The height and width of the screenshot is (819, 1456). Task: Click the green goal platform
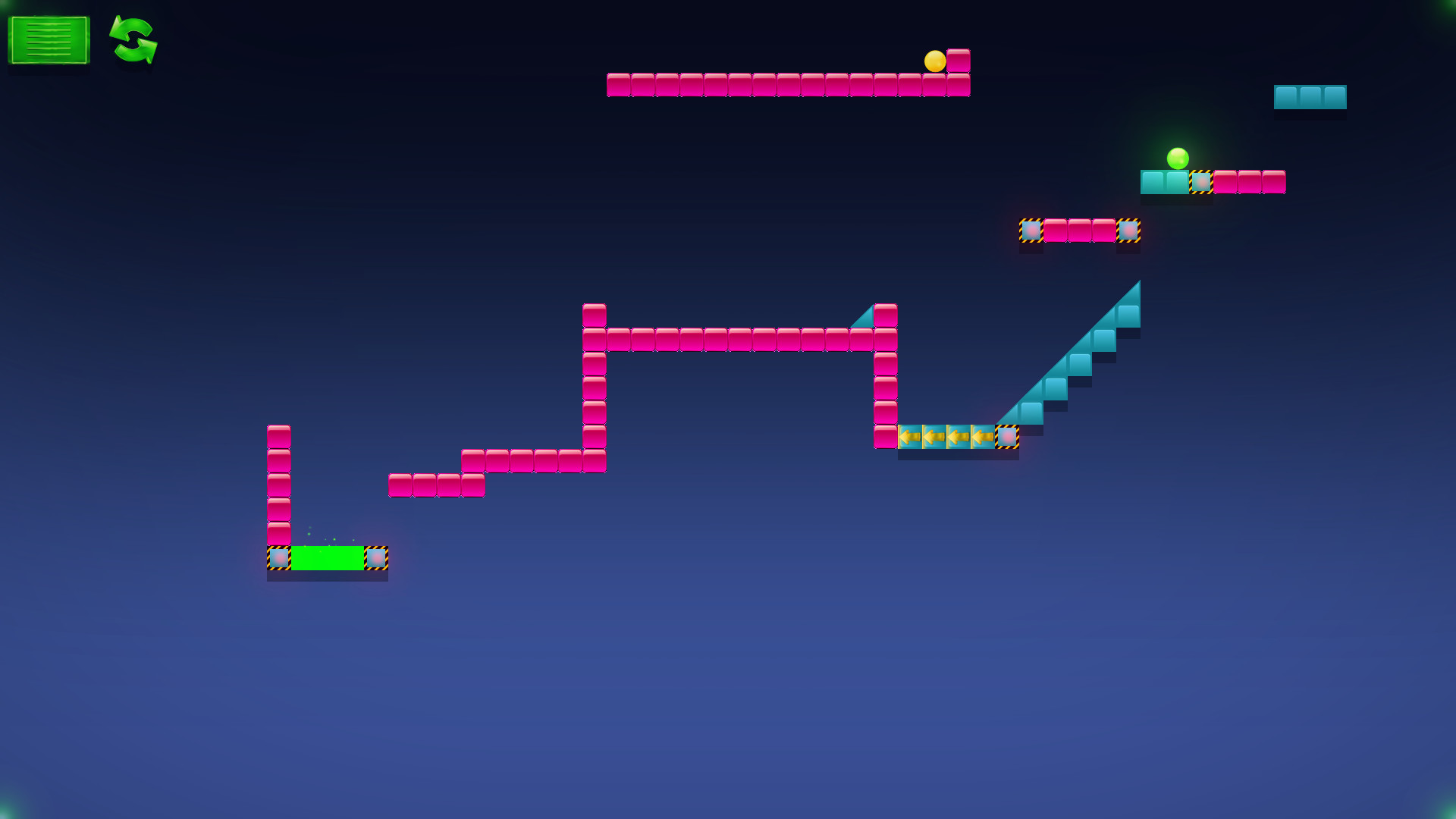pyautogui.click(x=328, y=558)
